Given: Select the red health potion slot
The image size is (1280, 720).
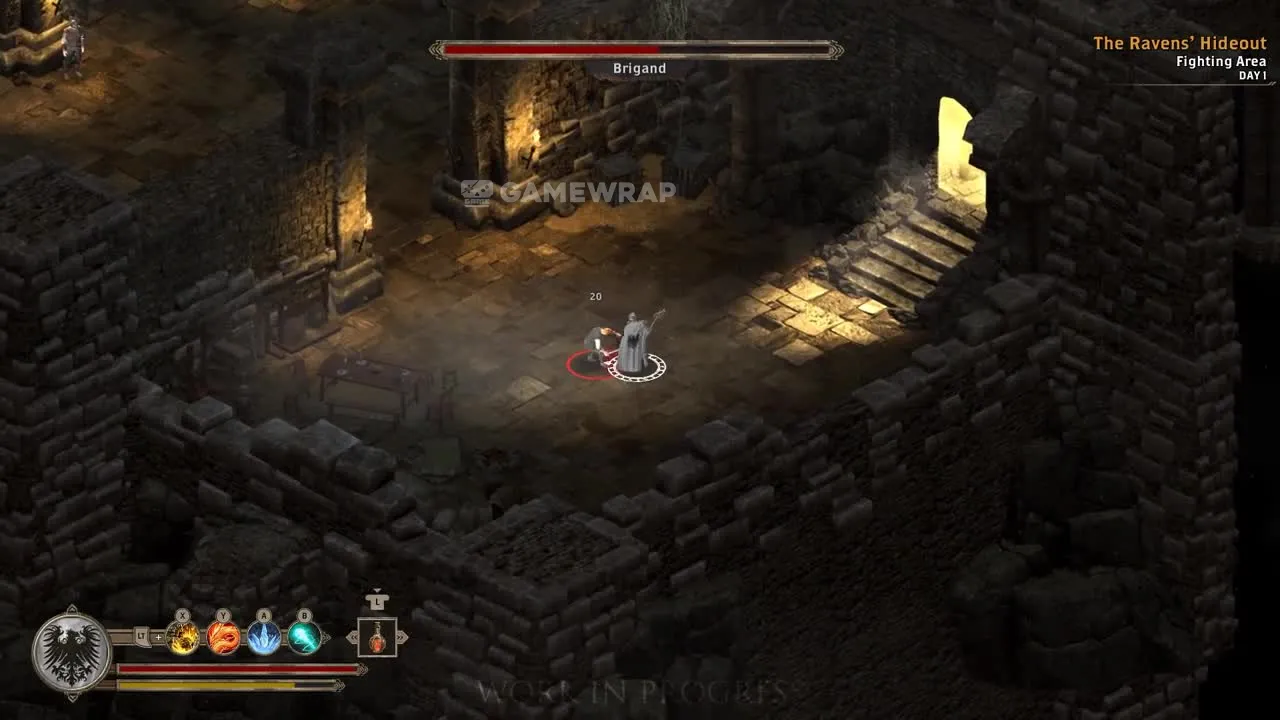Looking at the screenshot, I should [377, 637].
